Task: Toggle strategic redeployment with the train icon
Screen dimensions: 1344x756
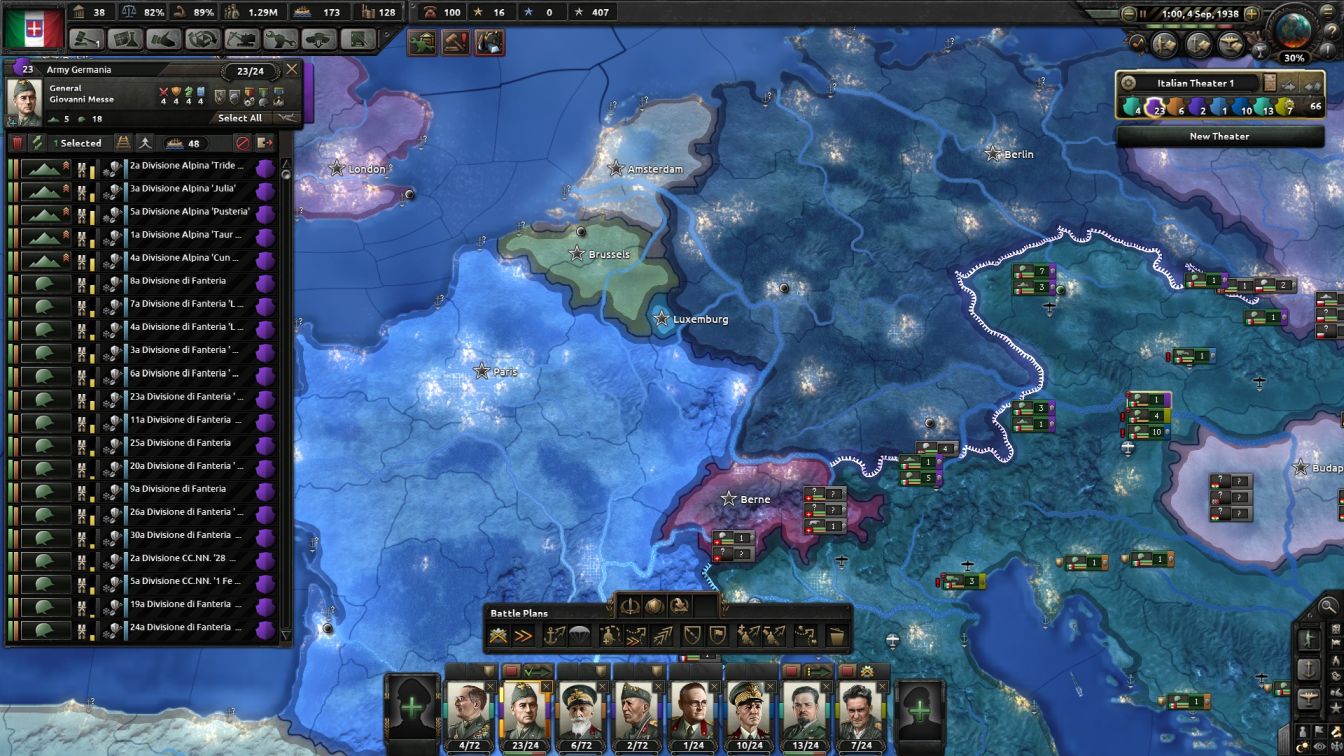Action: pyautogui.click(x=124, y=143)
